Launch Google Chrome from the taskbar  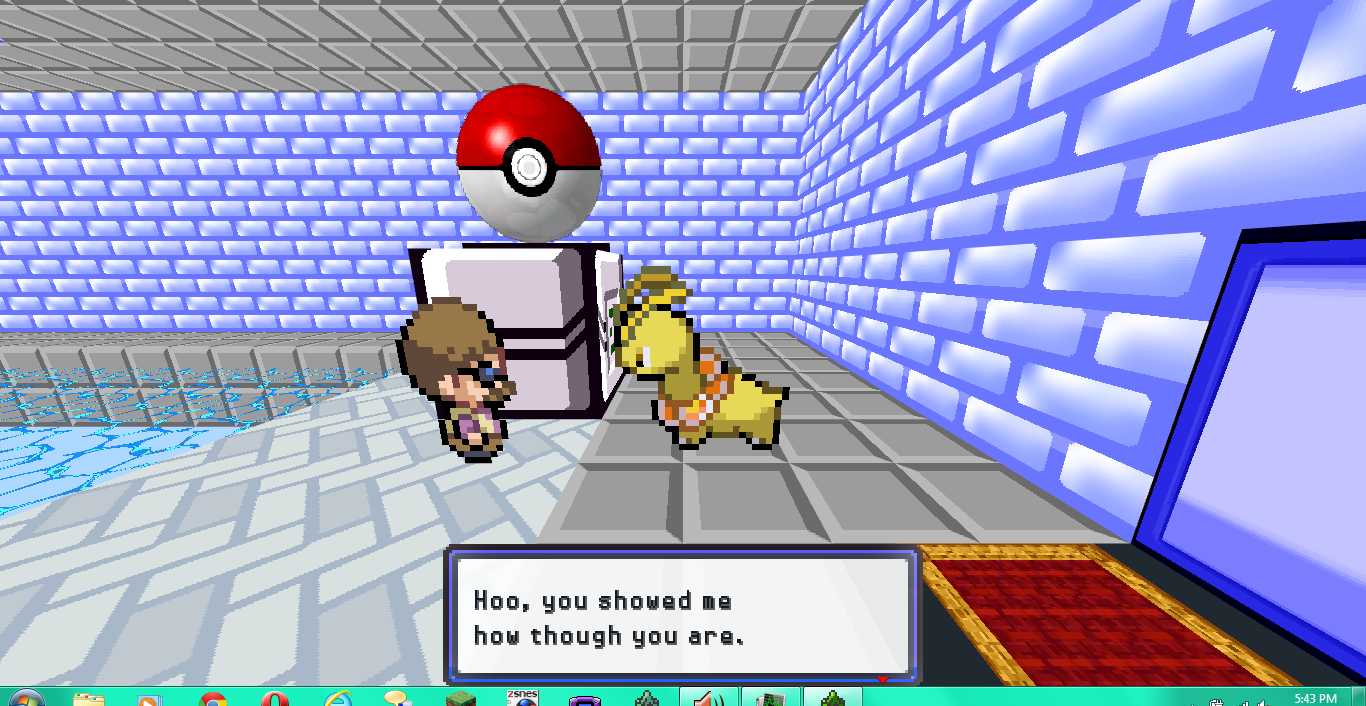click(213, 699)
